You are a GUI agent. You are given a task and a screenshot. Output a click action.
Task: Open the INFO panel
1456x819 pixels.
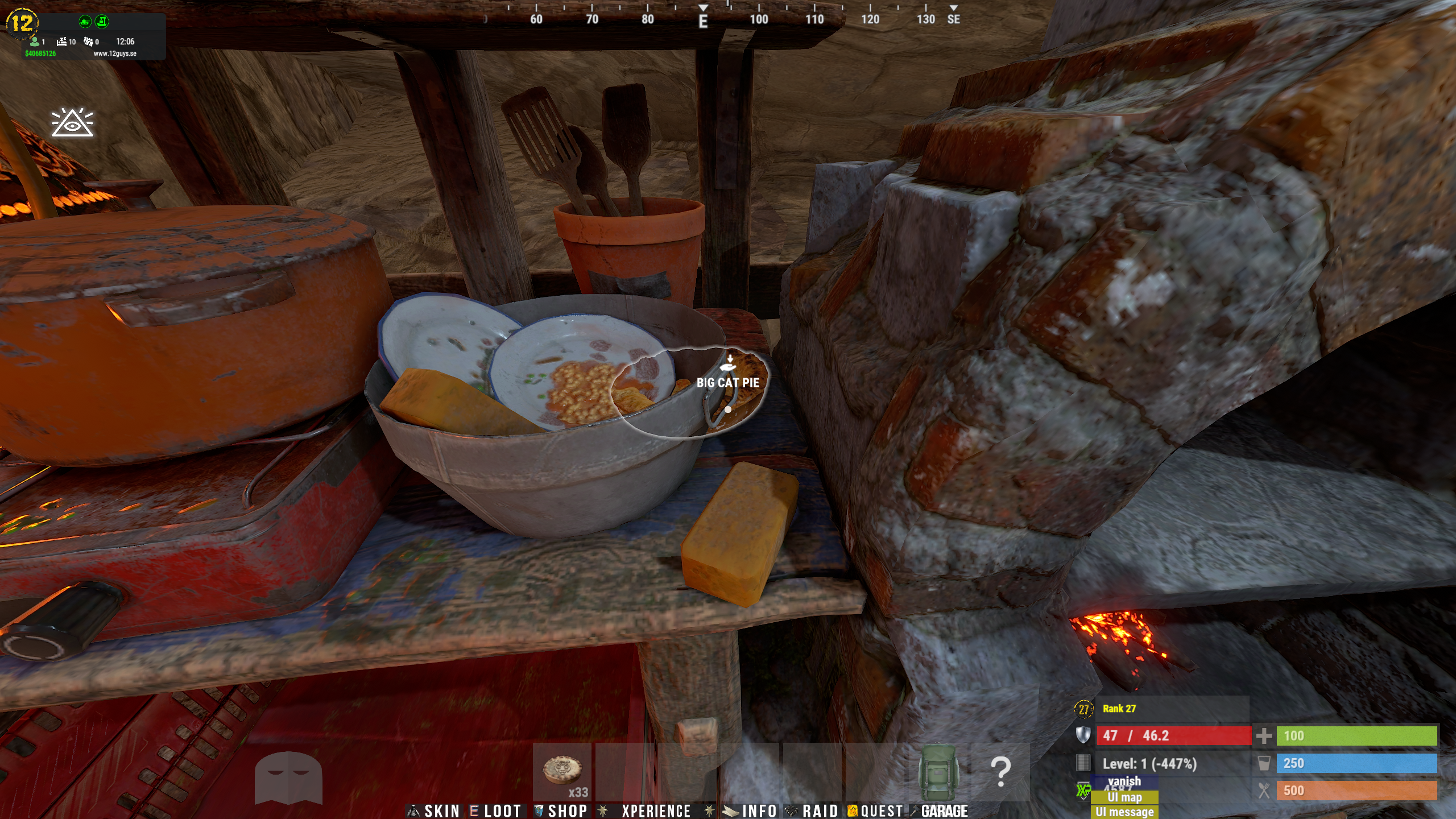pos(751,810)
